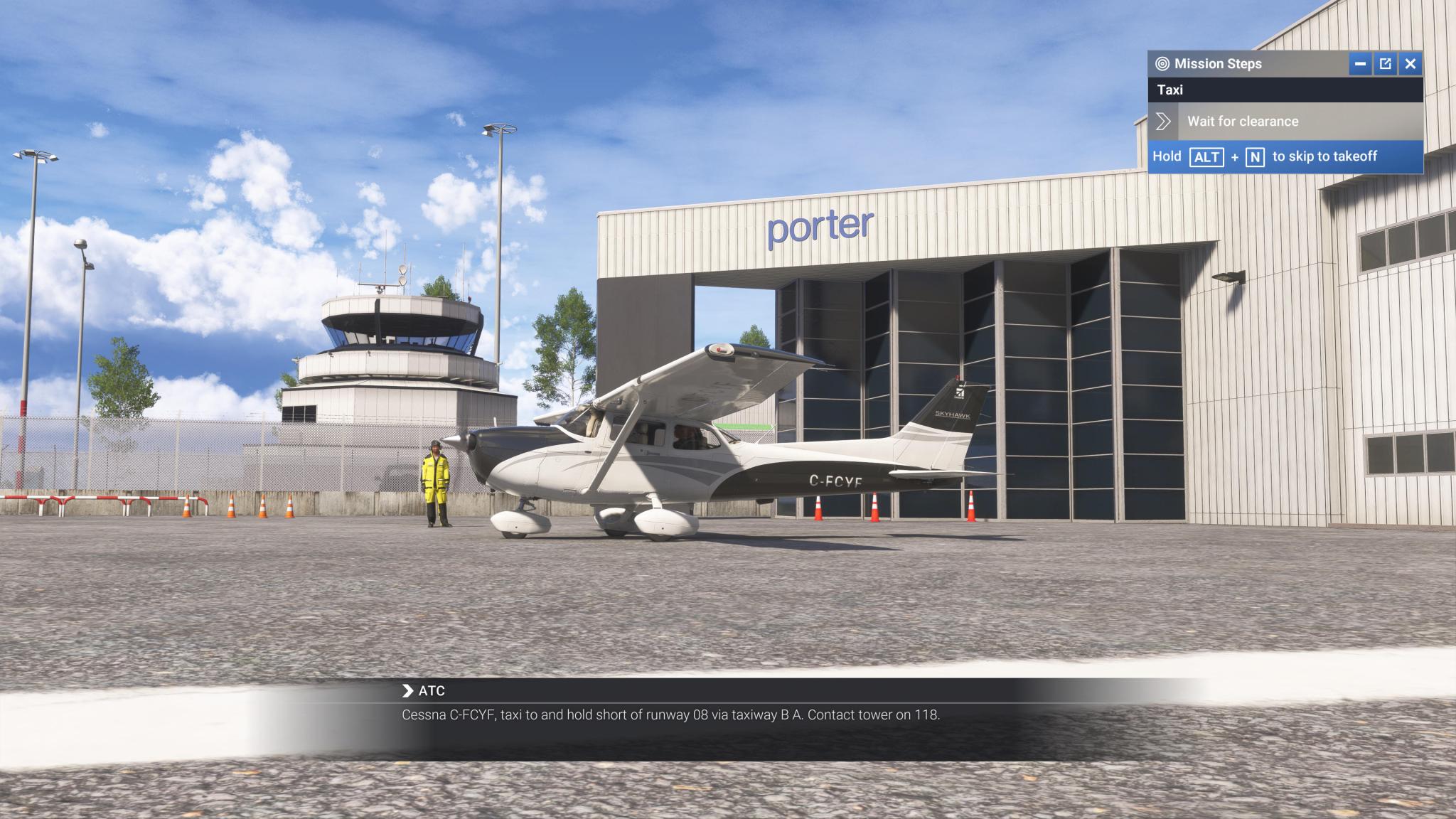Click the Mission Steps target icon
Image resolution: width=1456 pixels, height=819 pixels.
coord(1164,64)
